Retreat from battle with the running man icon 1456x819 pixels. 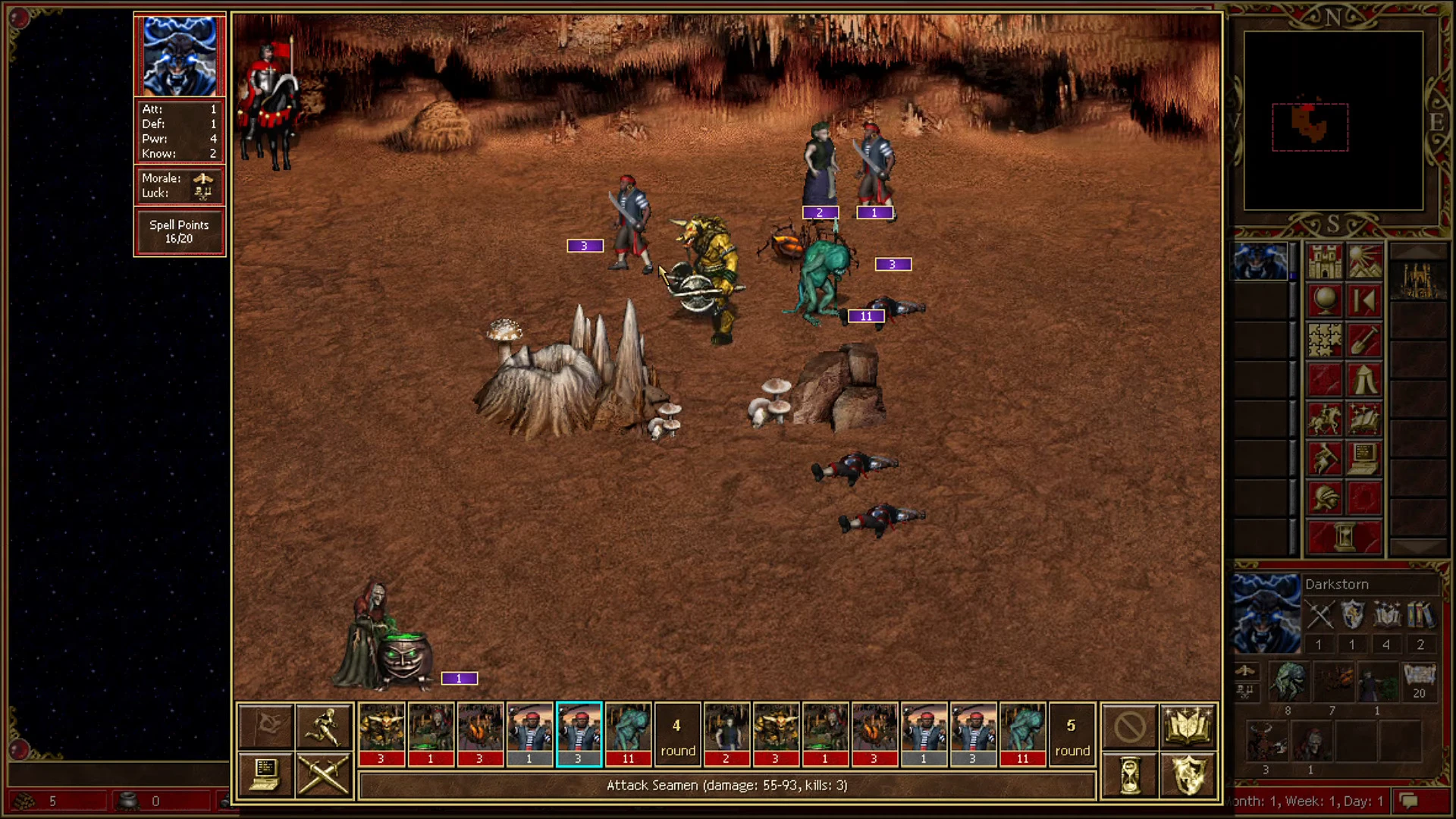325,726
